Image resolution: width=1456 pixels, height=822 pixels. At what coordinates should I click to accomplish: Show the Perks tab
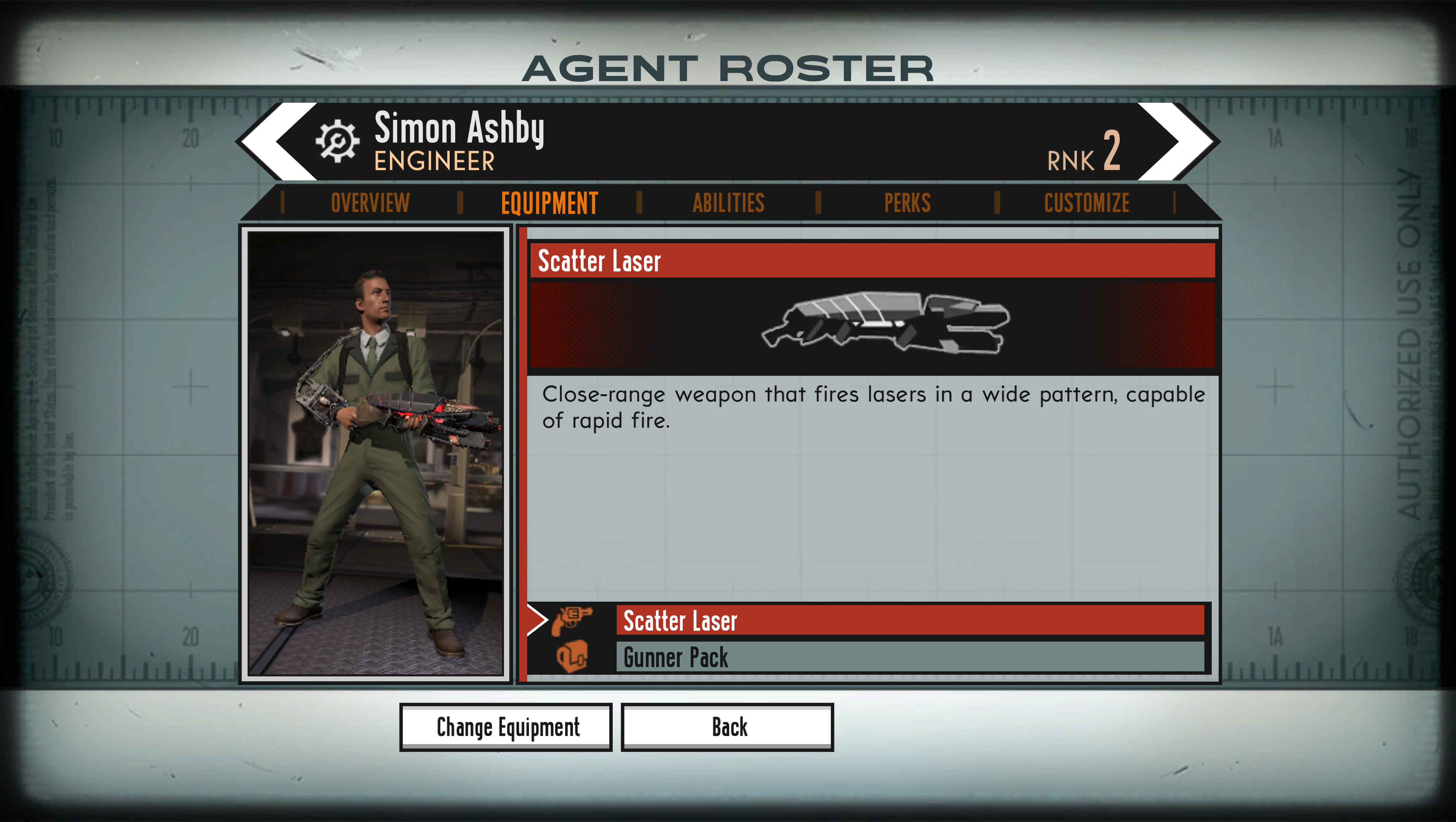tap(907, 203)
